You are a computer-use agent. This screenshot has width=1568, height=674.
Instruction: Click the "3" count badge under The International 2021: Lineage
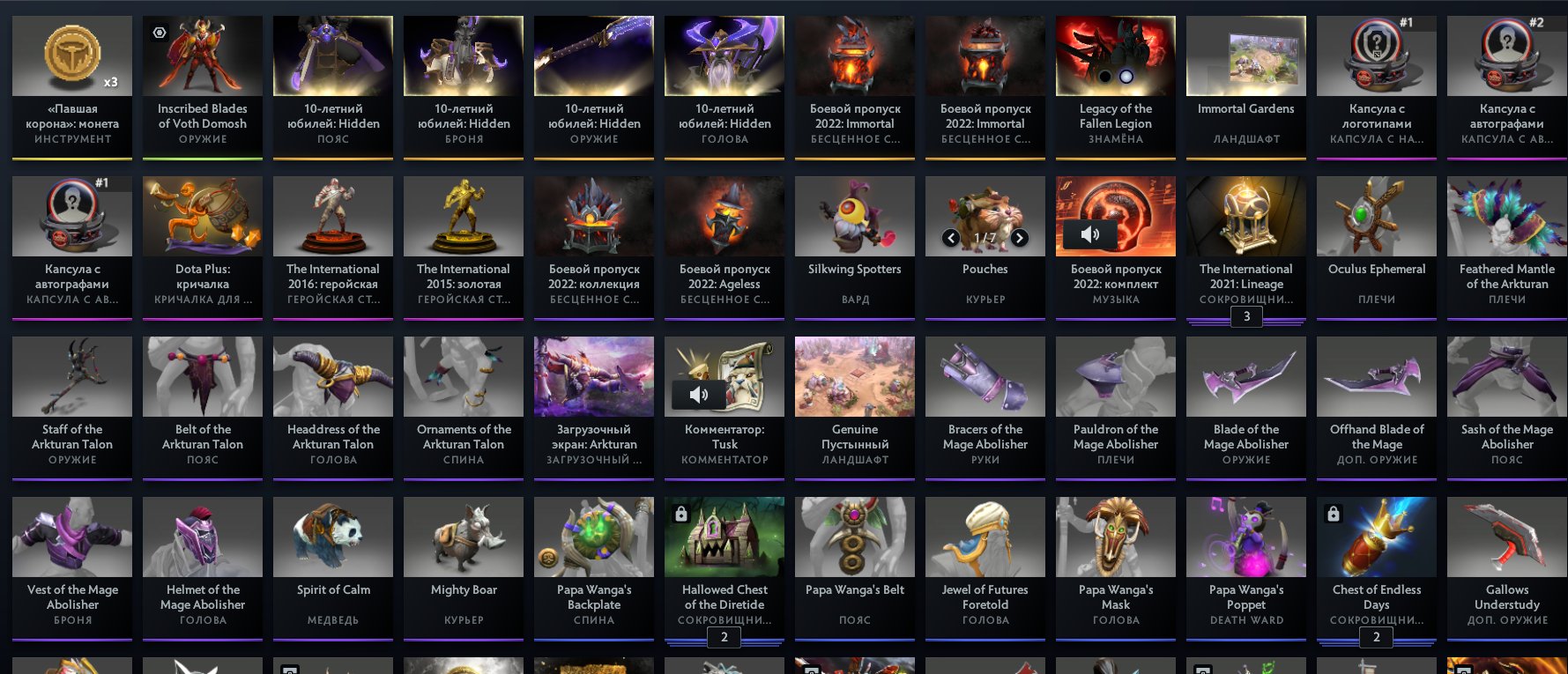(x=1246, y=316)
